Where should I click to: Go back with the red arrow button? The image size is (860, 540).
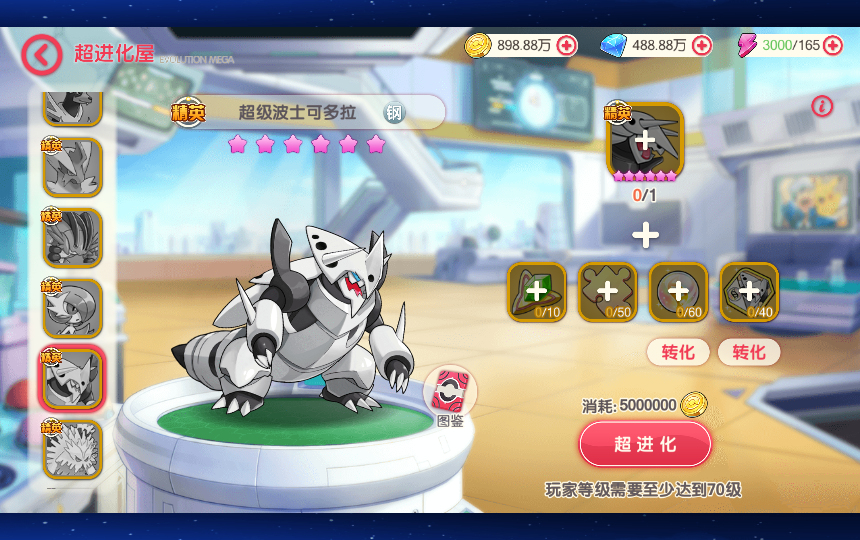pos(41,55)
